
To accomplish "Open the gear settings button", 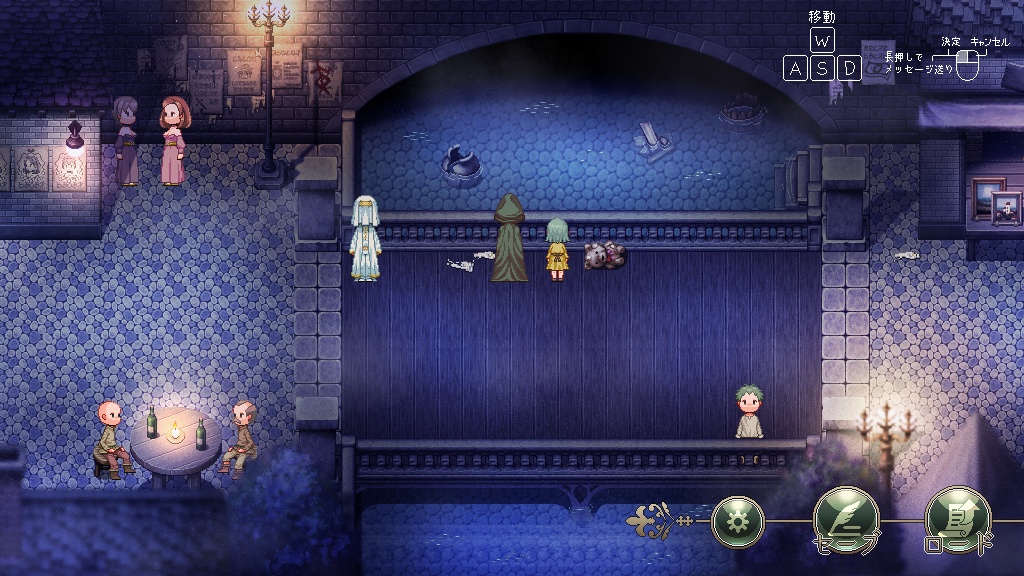I will [738, 522].
